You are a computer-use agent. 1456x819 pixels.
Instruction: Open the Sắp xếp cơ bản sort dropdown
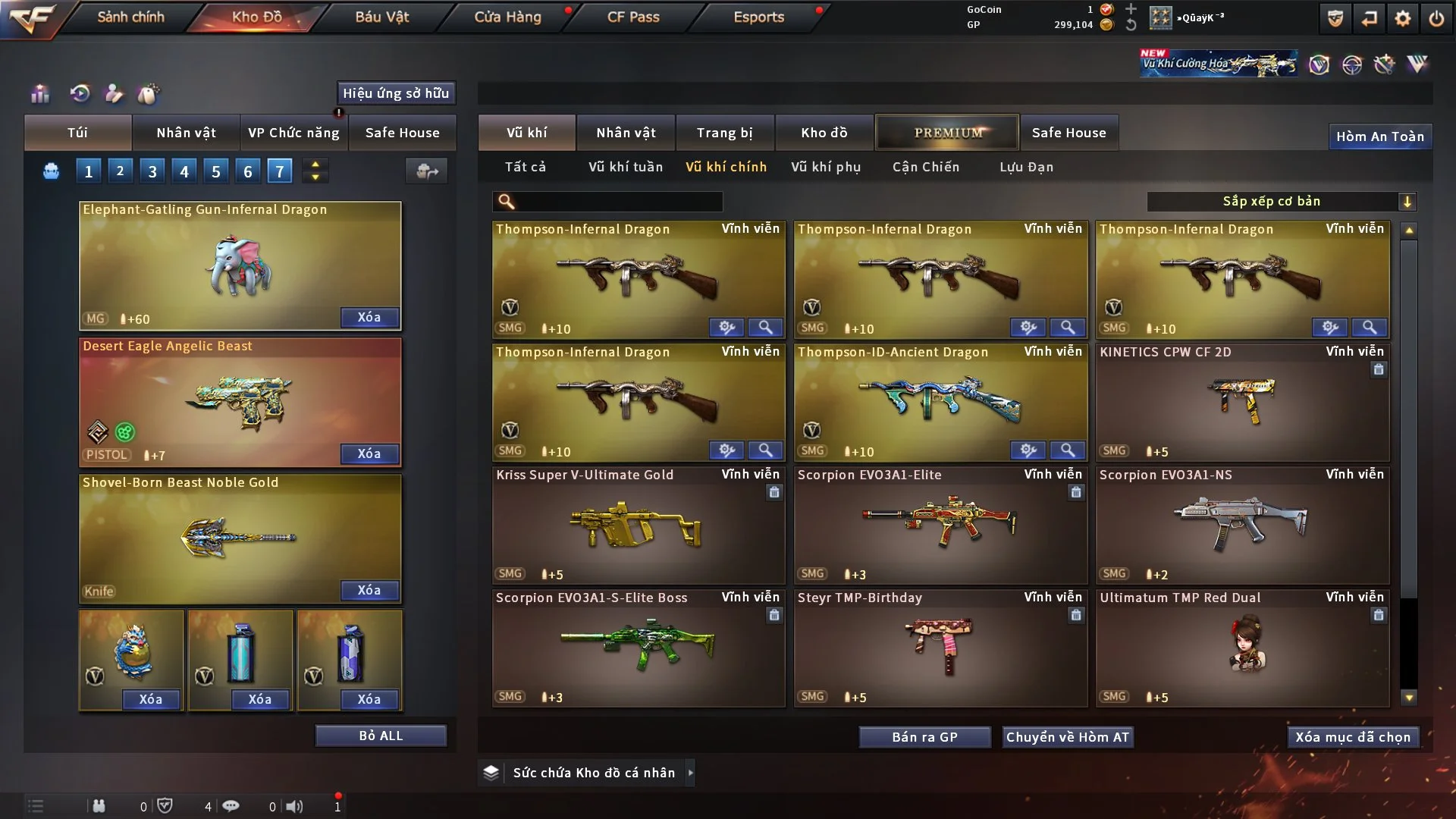click(x=1281, y=201)
